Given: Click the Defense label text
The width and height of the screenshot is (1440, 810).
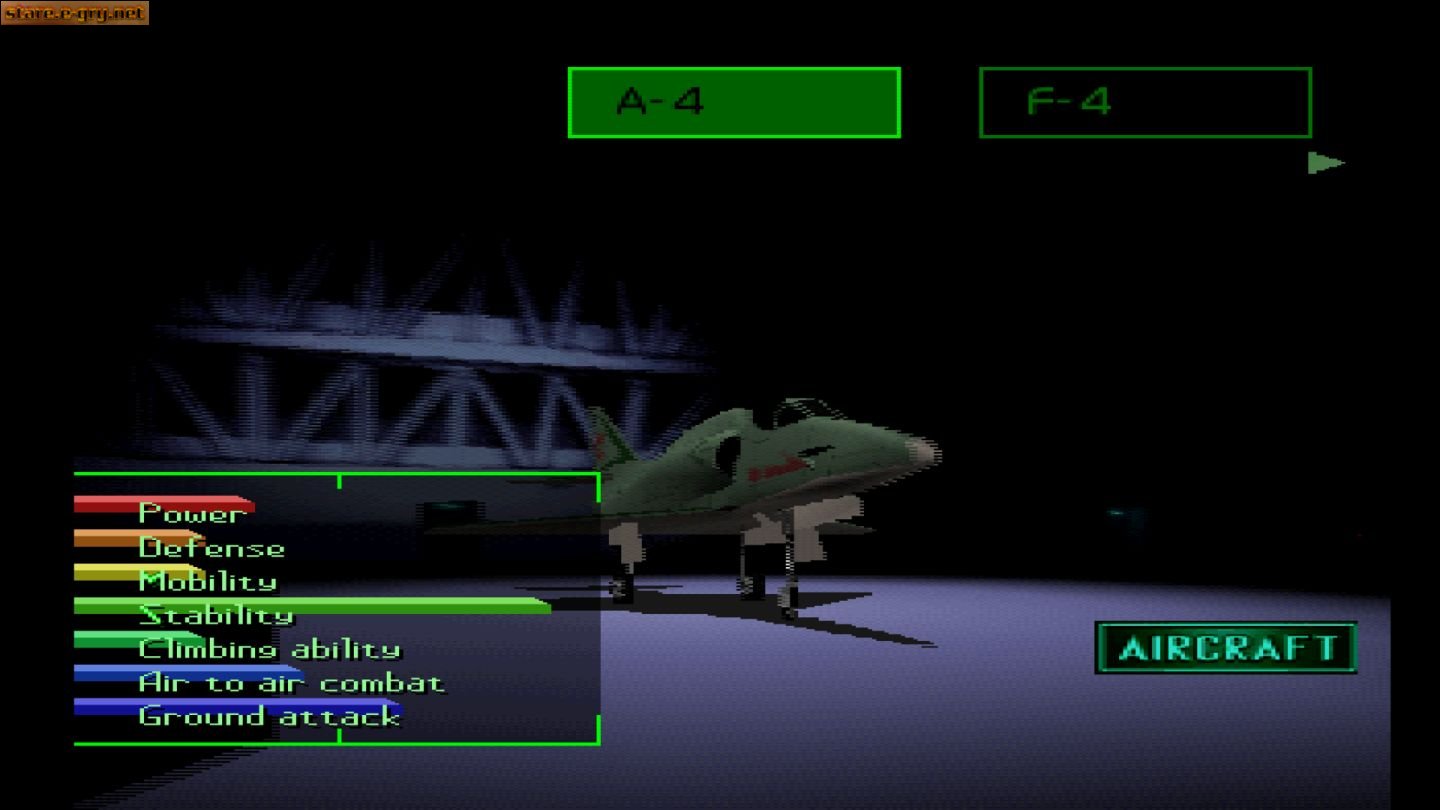Looking at the screenshot, I should (211, 548).
